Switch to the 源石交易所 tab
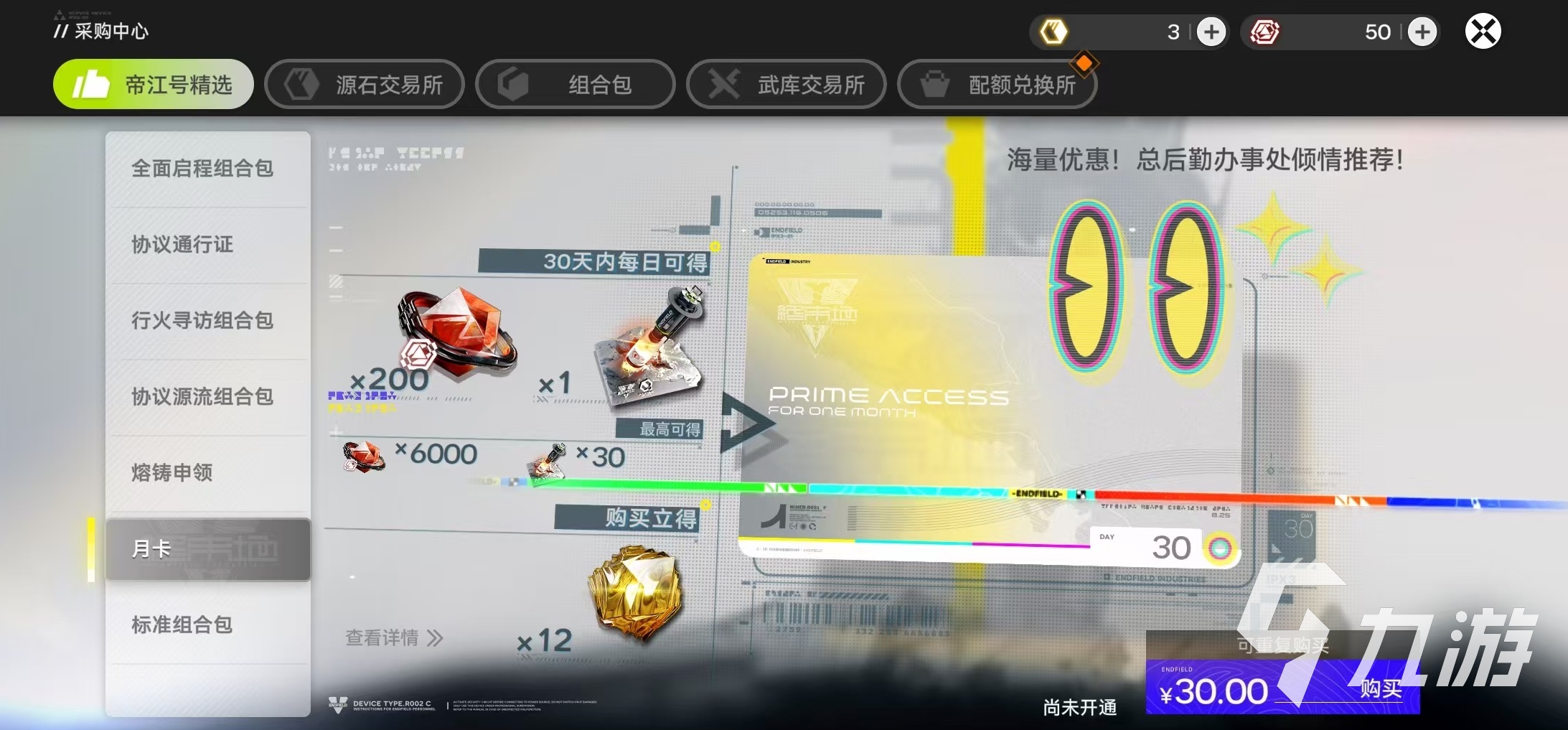 364,84
